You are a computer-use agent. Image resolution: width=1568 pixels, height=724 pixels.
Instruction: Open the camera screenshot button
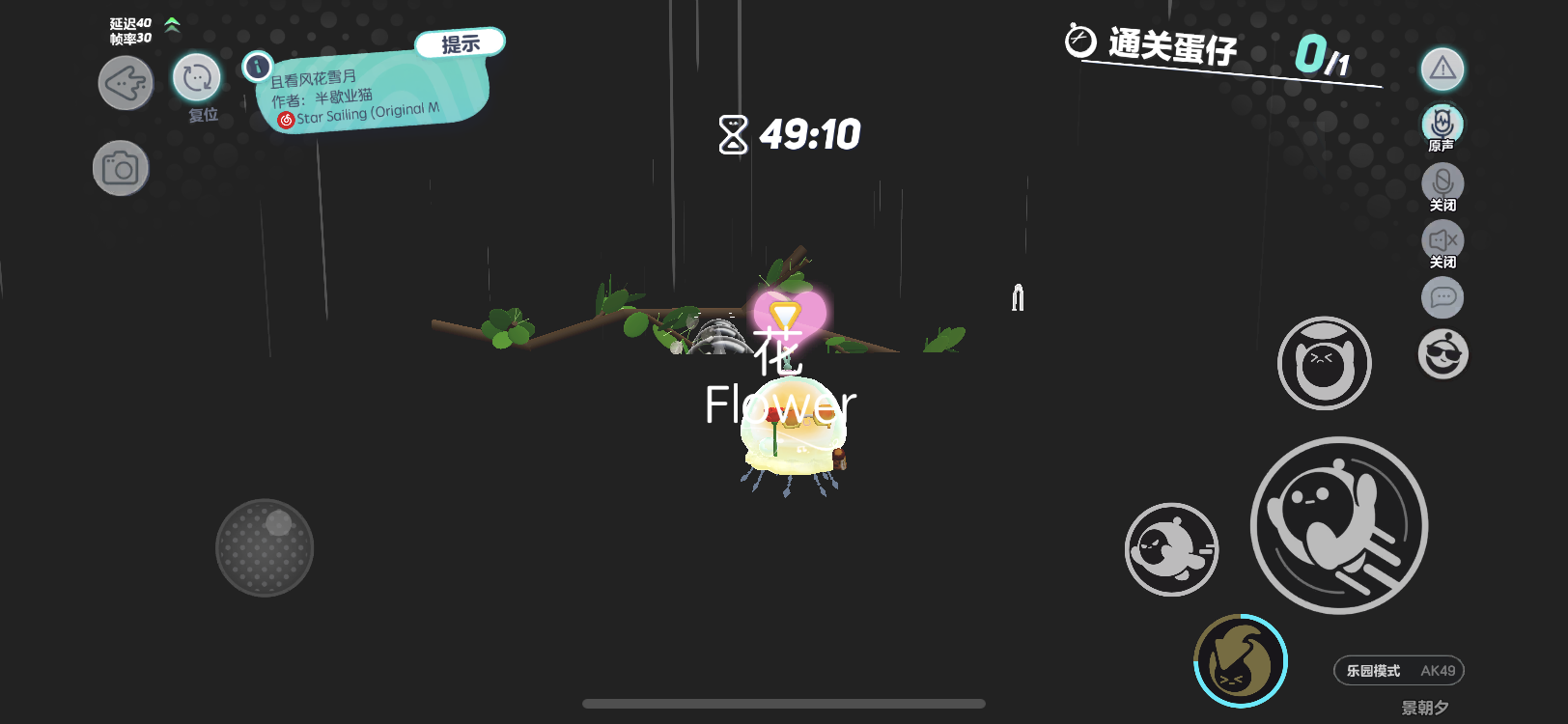[121, 169]
